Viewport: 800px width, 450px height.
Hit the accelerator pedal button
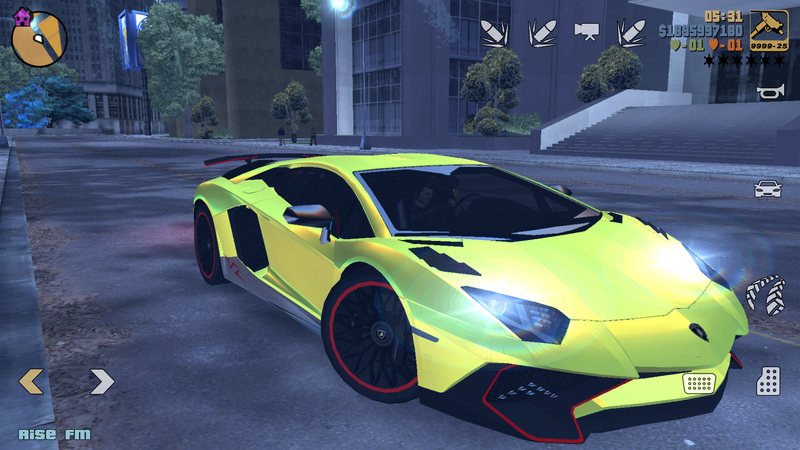[x=768, y=380]
